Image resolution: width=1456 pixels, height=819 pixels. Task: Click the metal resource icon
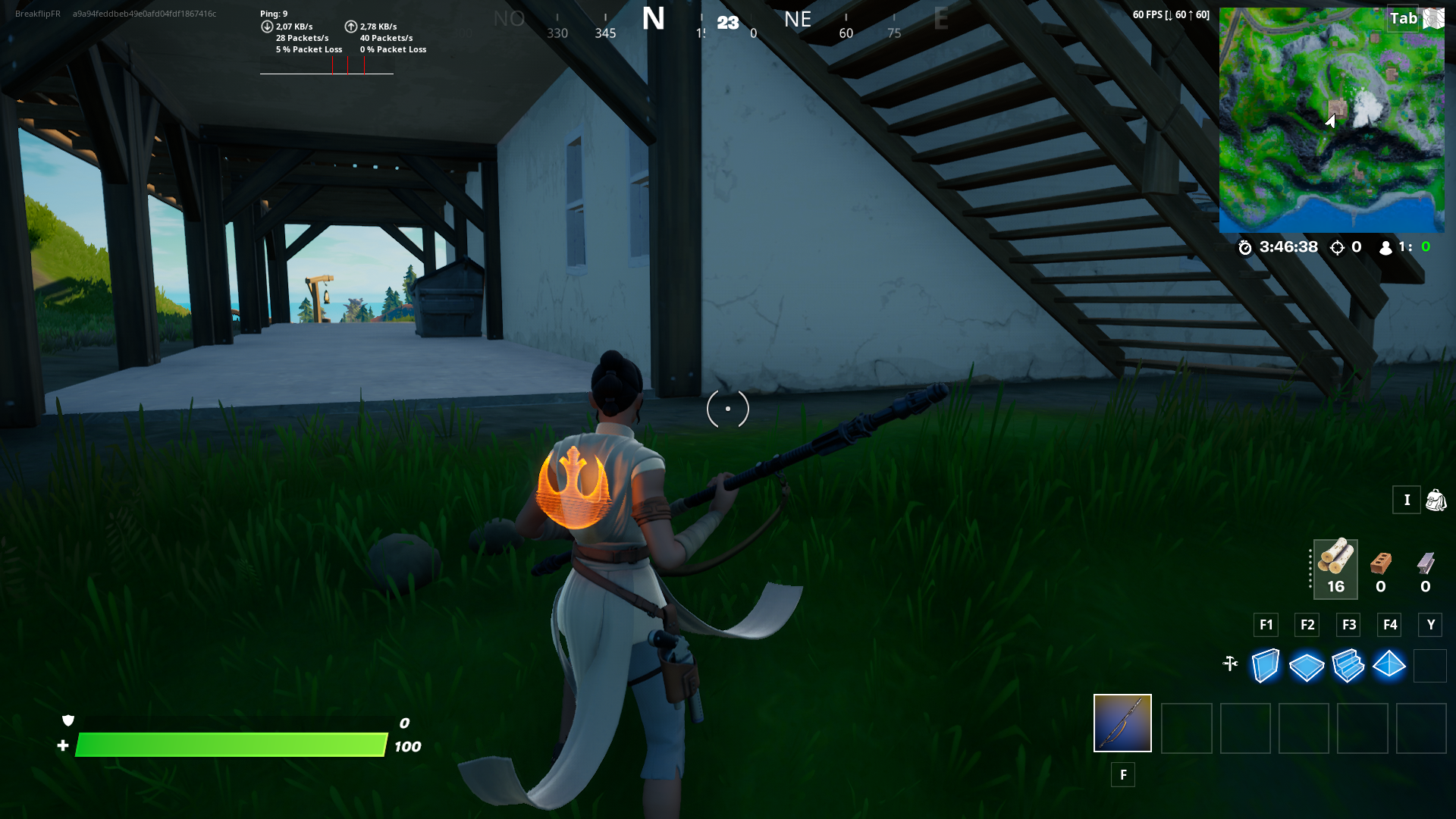tap(1425, 563)
